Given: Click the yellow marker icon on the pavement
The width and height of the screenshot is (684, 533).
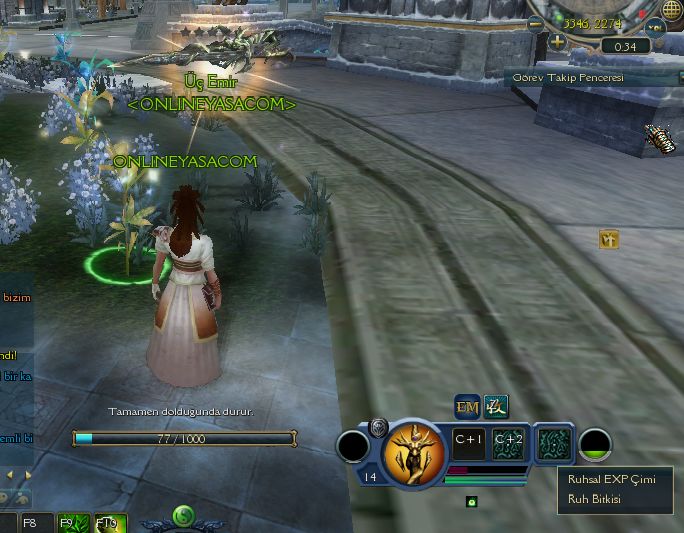Looking at the screenshot, I should point(609,239).
